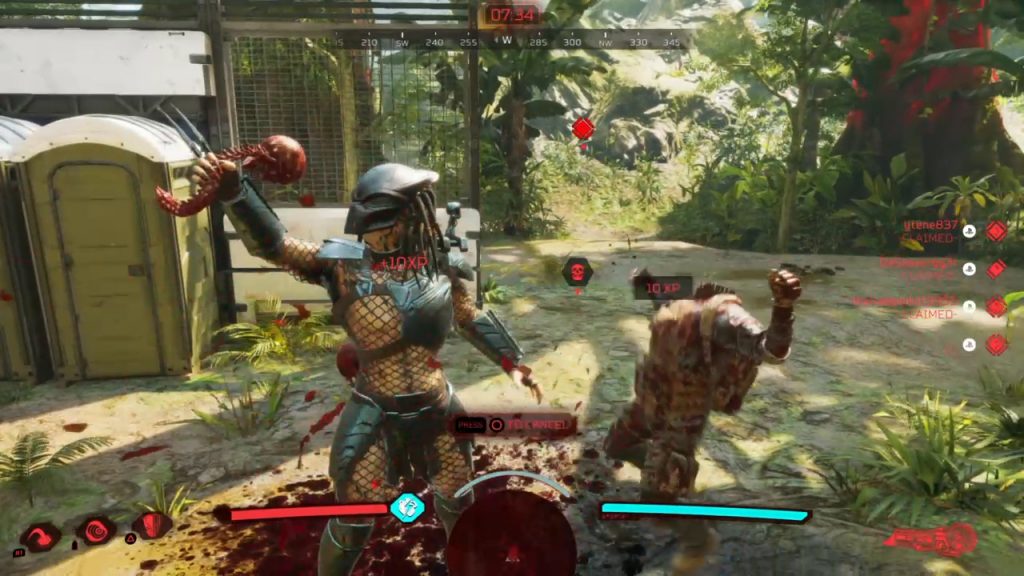This screenshot has height=576, width=1024.
Task: Click the red weapon silhouette icon
Action: coord(930,540)
